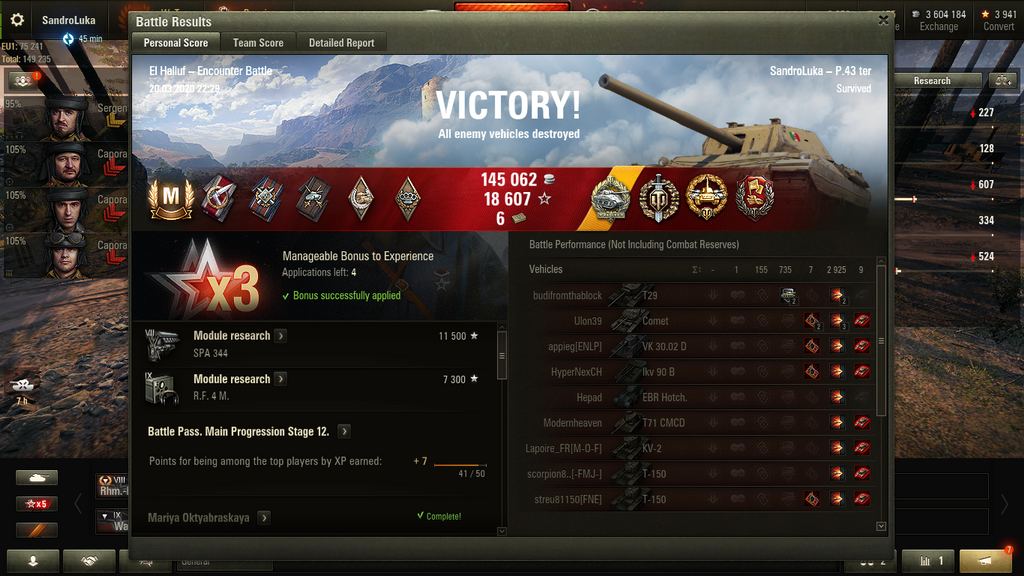The width and height of the screenshot is (1024, 576).
Task: Expand the Mariya Oktyabraskaya mission
Action: point(264,518)
